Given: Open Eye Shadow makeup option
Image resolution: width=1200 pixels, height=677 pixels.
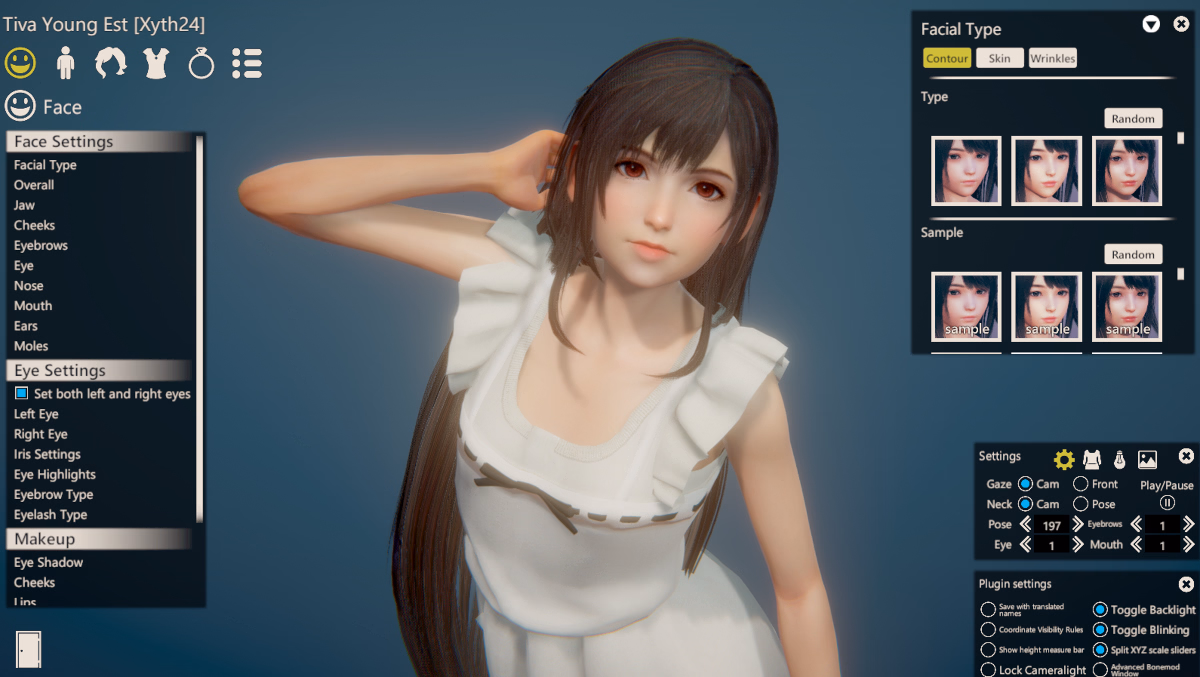Looking at the screenshot, I should (x=48, y=562).
